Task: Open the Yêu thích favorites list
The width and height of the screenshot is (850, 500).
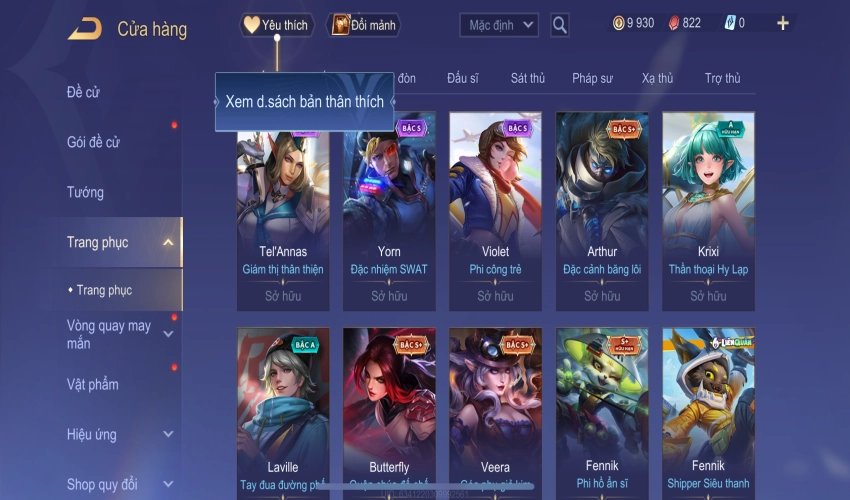Action: [277, 25]
